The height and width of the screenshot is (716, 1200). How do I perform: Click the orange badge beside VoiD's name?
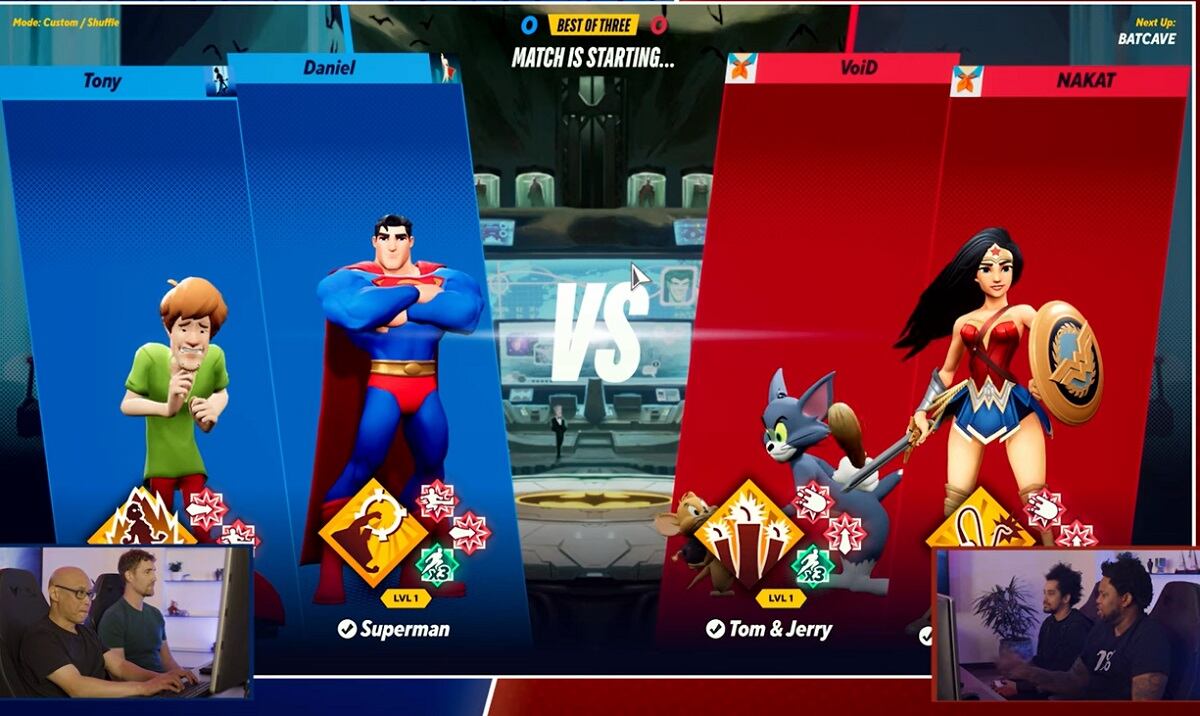coord(741,67)
